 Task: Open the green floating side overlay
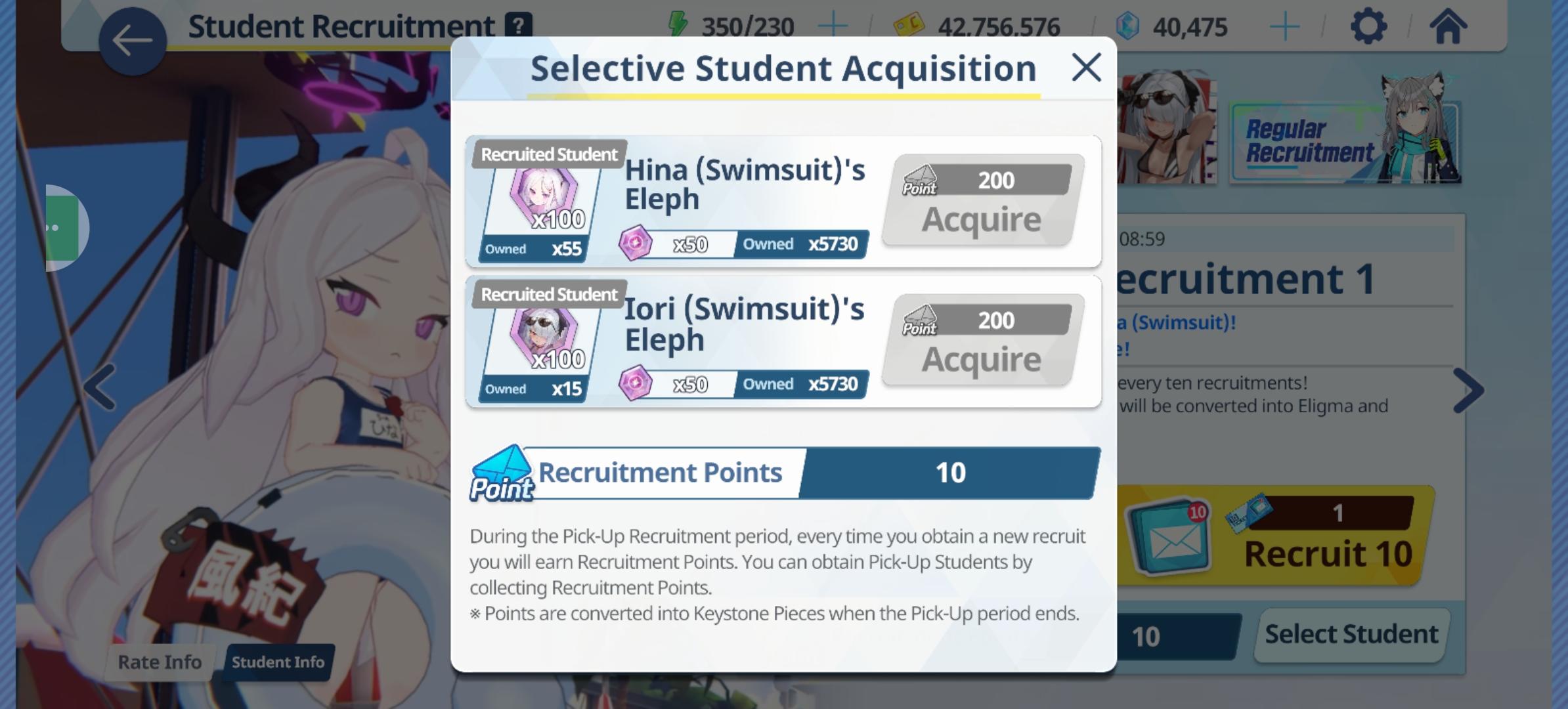(64, 228)
